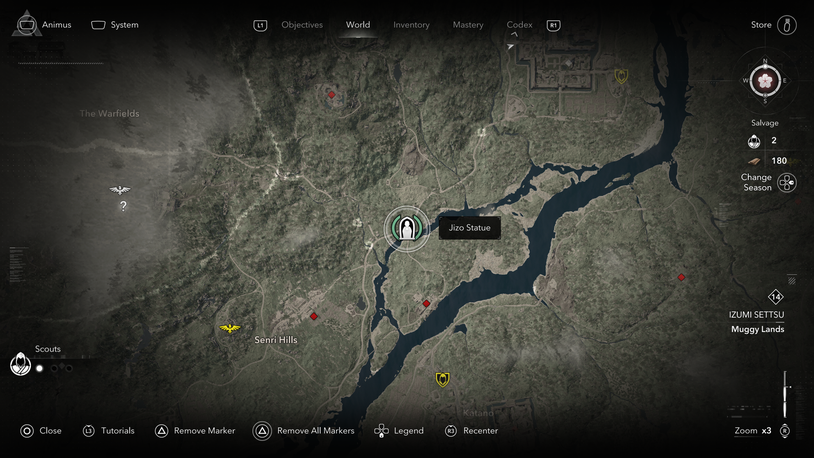Open the Mastery tab

pos(468,25)
